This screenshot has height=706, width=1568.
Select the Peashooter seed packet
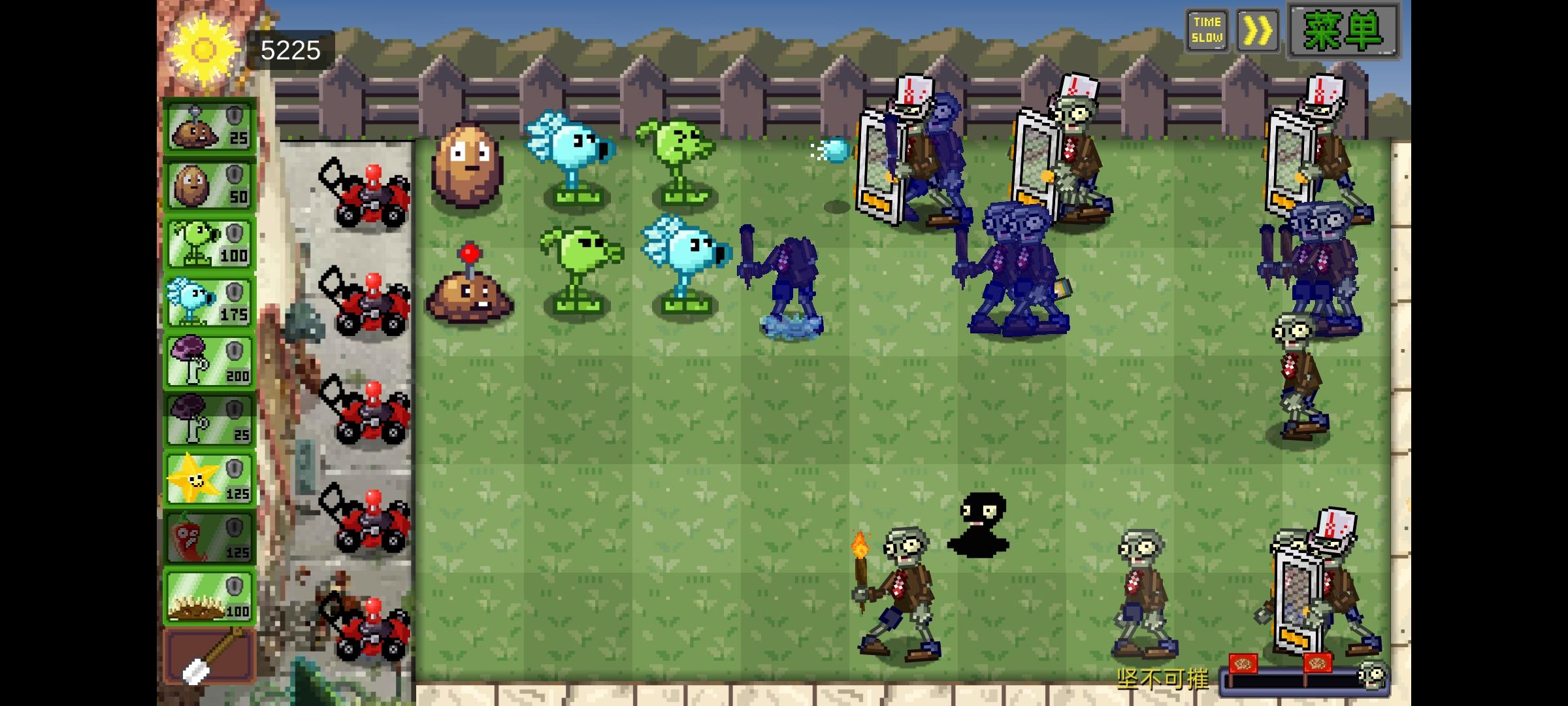(x=208, y=243)
